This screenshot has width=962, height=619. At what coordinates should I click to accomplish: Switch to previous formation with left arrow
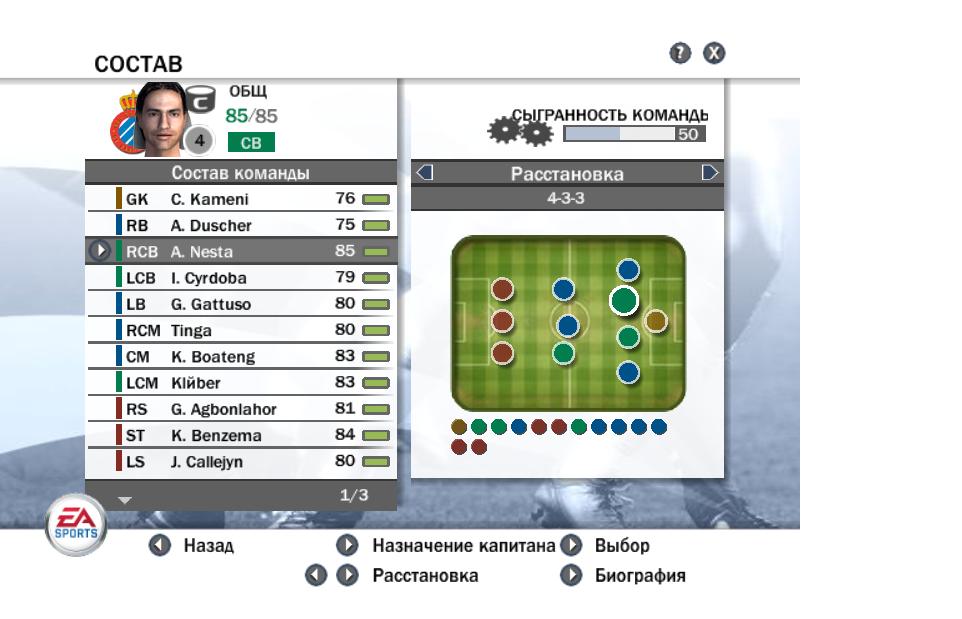point(424,173)
